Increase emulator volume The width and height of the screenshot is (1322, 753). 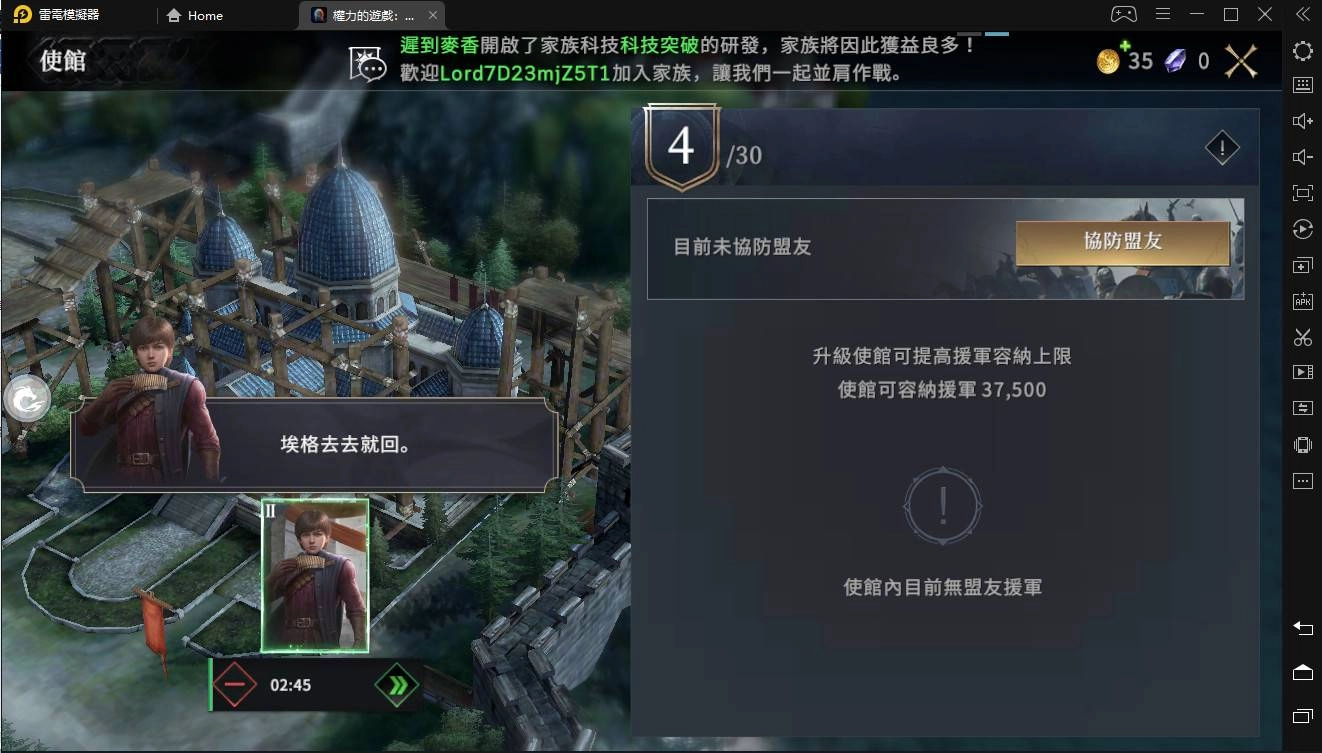point(1302,120)
